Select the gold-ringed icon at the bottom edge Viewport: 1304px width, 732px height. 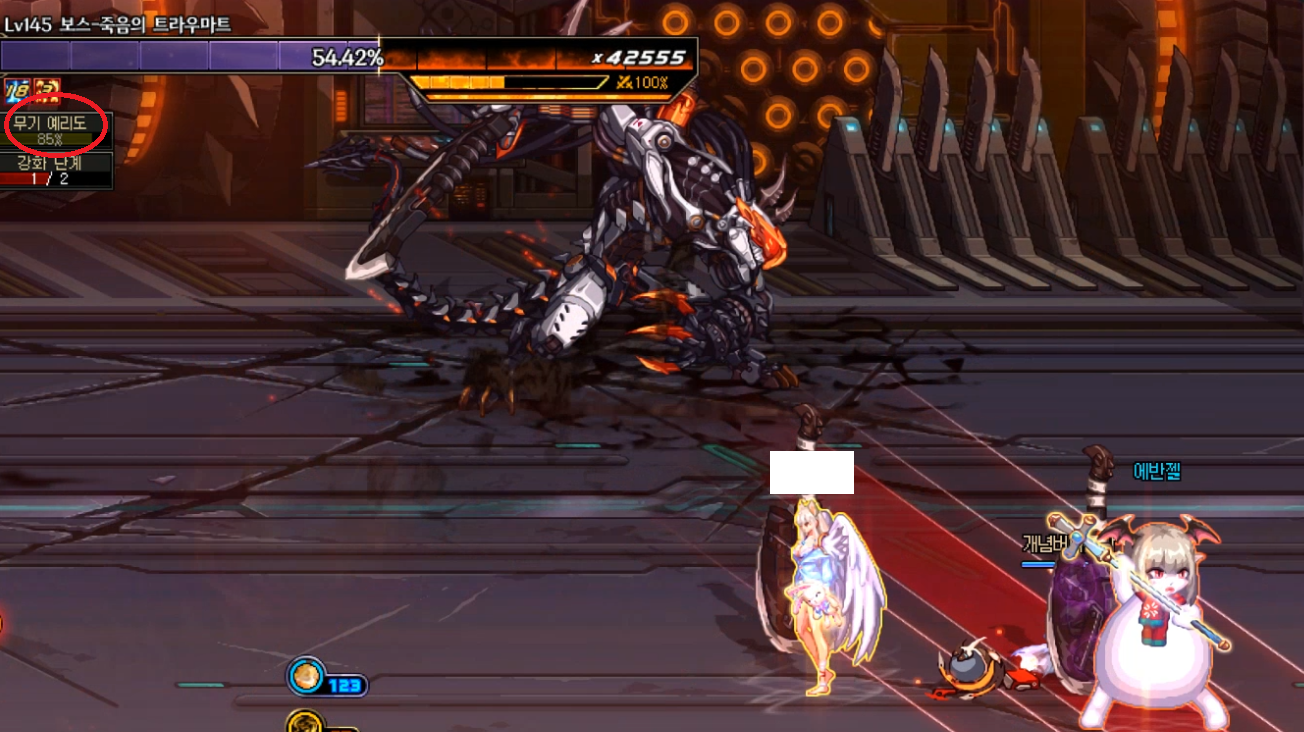302,722
